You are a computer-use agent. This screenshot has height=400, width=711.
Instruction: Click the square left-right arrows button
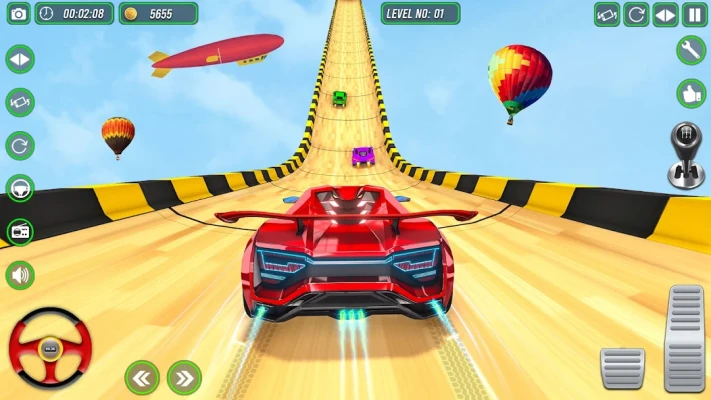[x=665, y=14]
